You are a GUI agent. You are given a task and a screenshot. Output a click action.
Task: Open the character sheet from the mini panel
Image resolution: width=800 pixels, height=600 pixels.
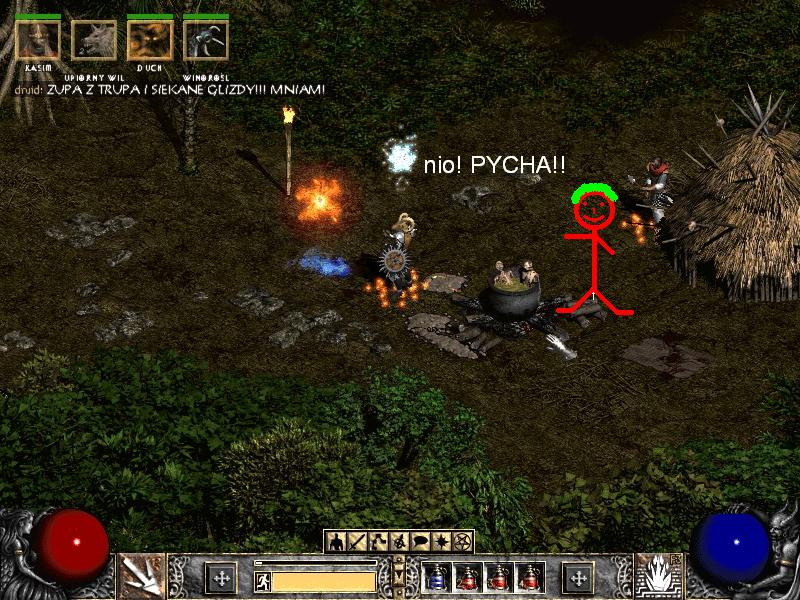tap(336, 541)
